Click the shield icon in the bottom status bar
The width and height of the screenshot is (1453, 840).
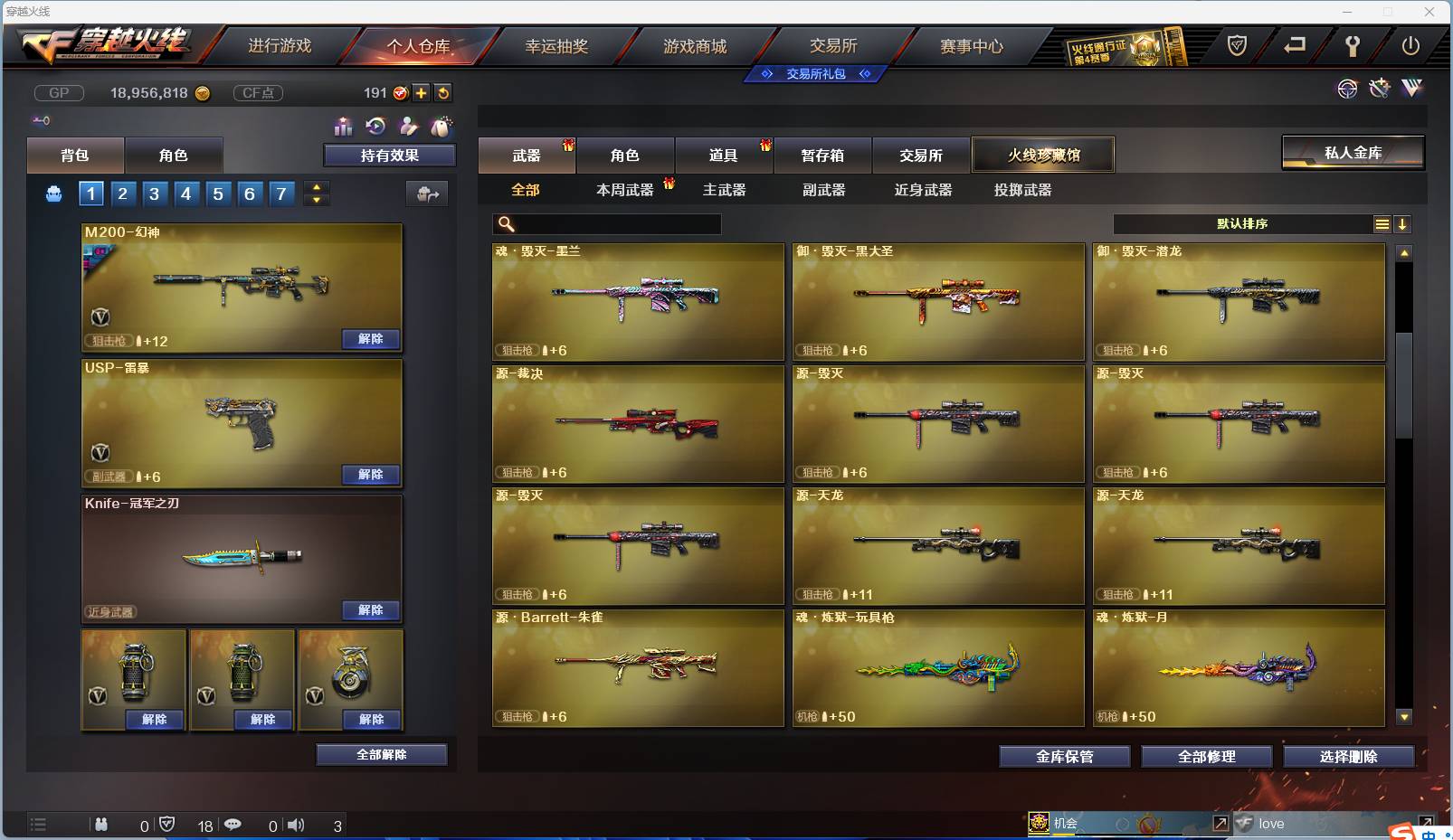click(x=166, y=825)
